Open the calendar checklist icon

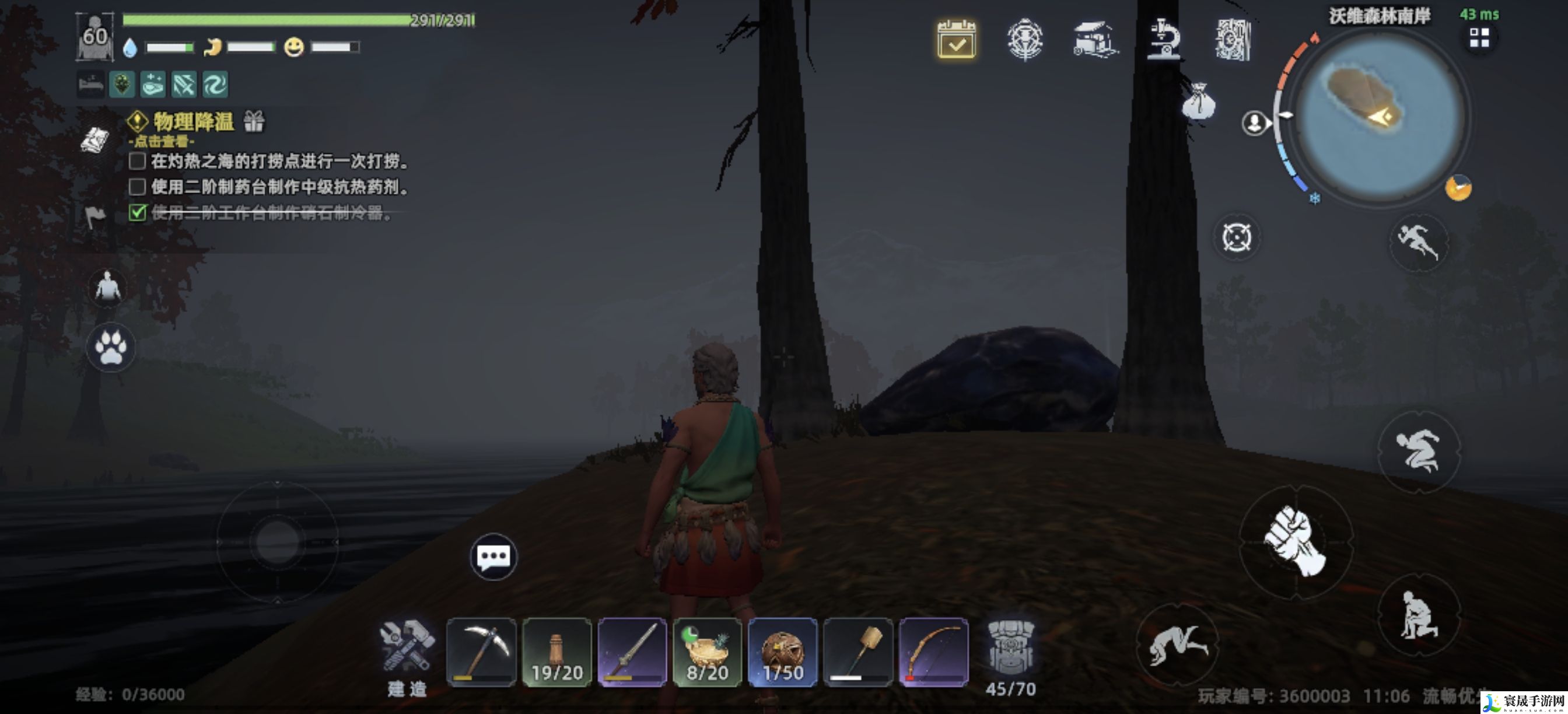[956, 40]
